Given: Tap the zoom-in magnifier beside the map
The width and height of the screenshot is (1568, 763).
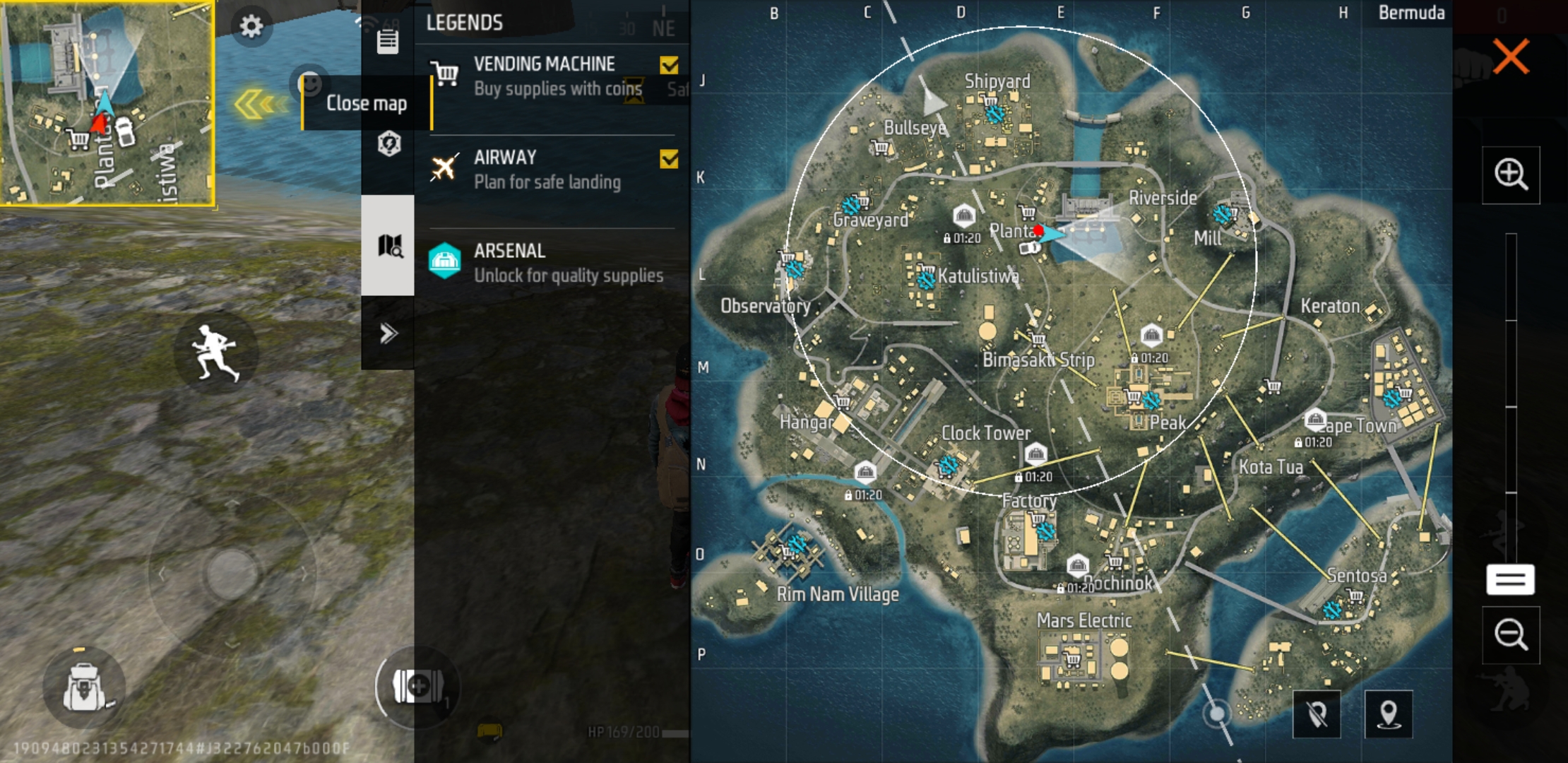Looking at the screenshot, I should (x=1512, y=175).
